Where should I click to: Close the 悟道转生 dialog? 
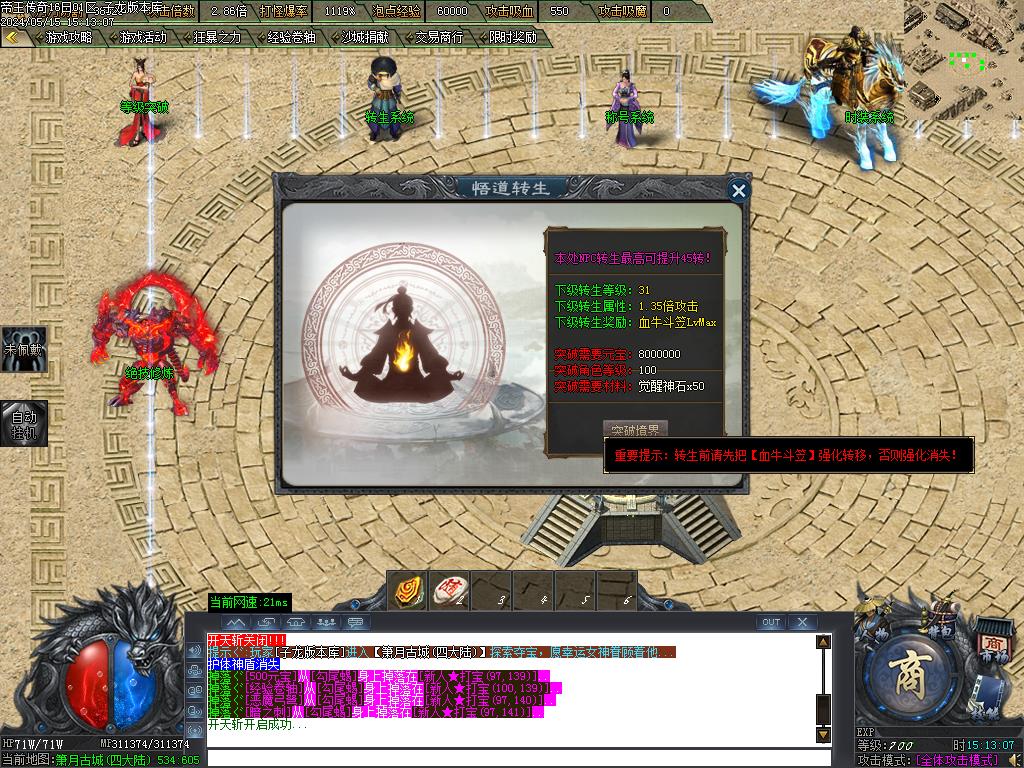[739, 190]
